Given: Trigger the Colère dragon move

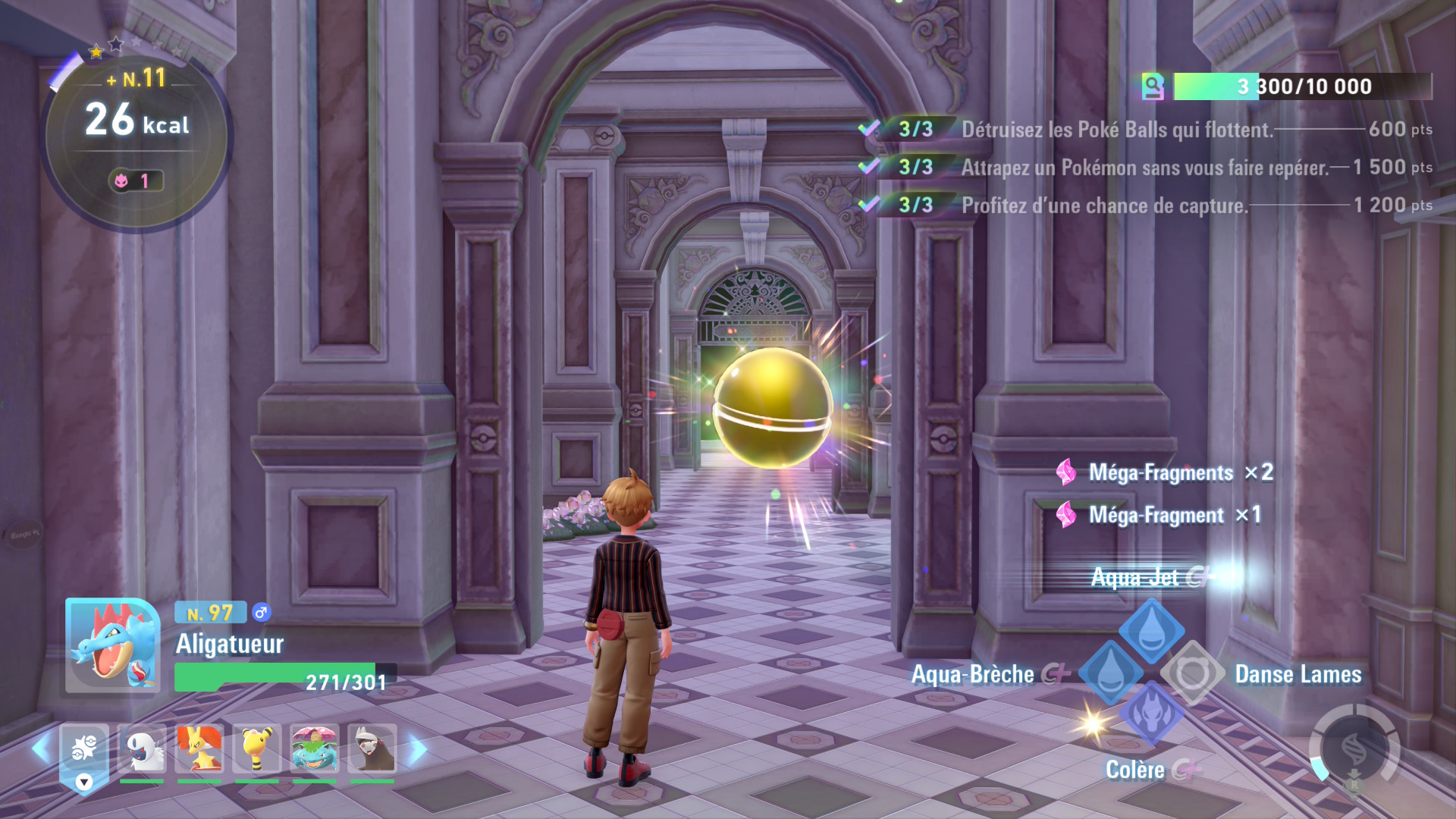Looking at the screenshot, I should (x=1151, y=714).
